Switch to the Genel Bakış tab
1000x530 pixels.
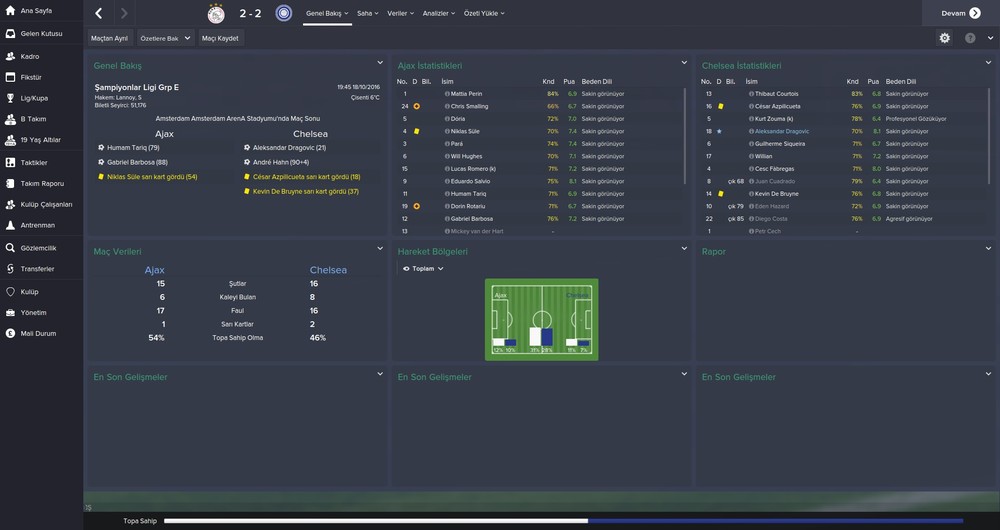[325, 14]
